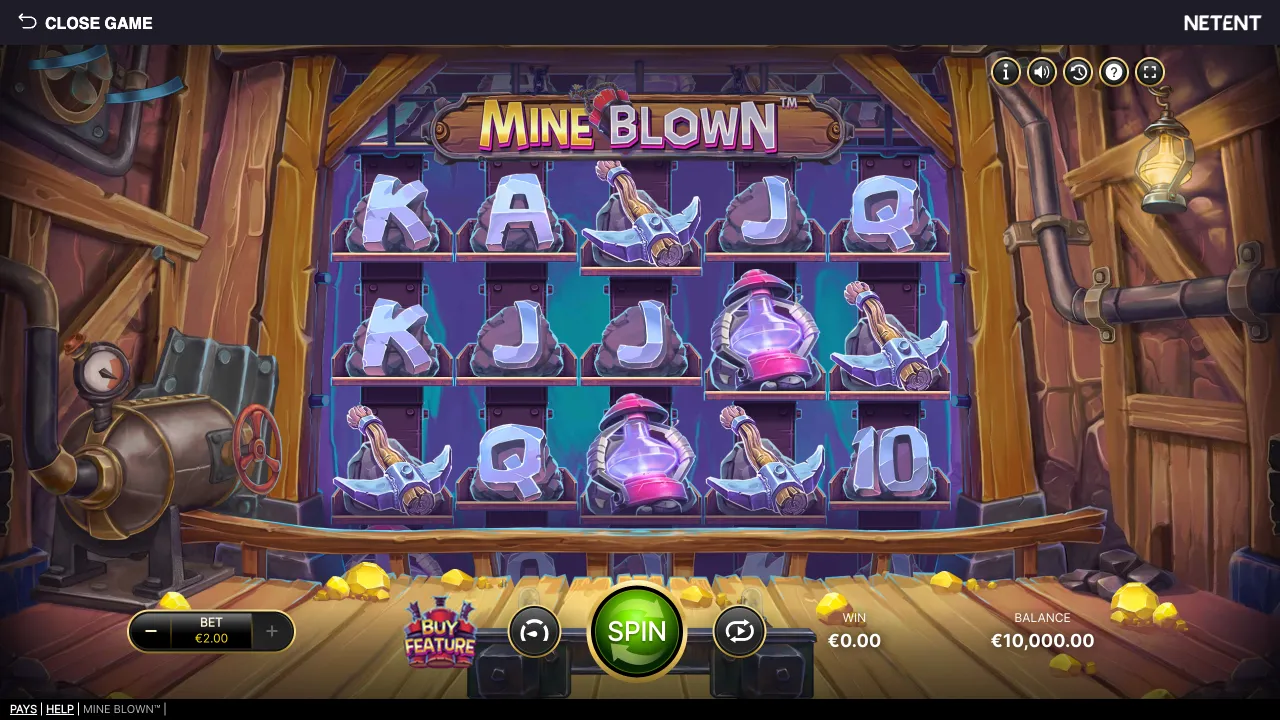Click the NETENT logo

1222,22
